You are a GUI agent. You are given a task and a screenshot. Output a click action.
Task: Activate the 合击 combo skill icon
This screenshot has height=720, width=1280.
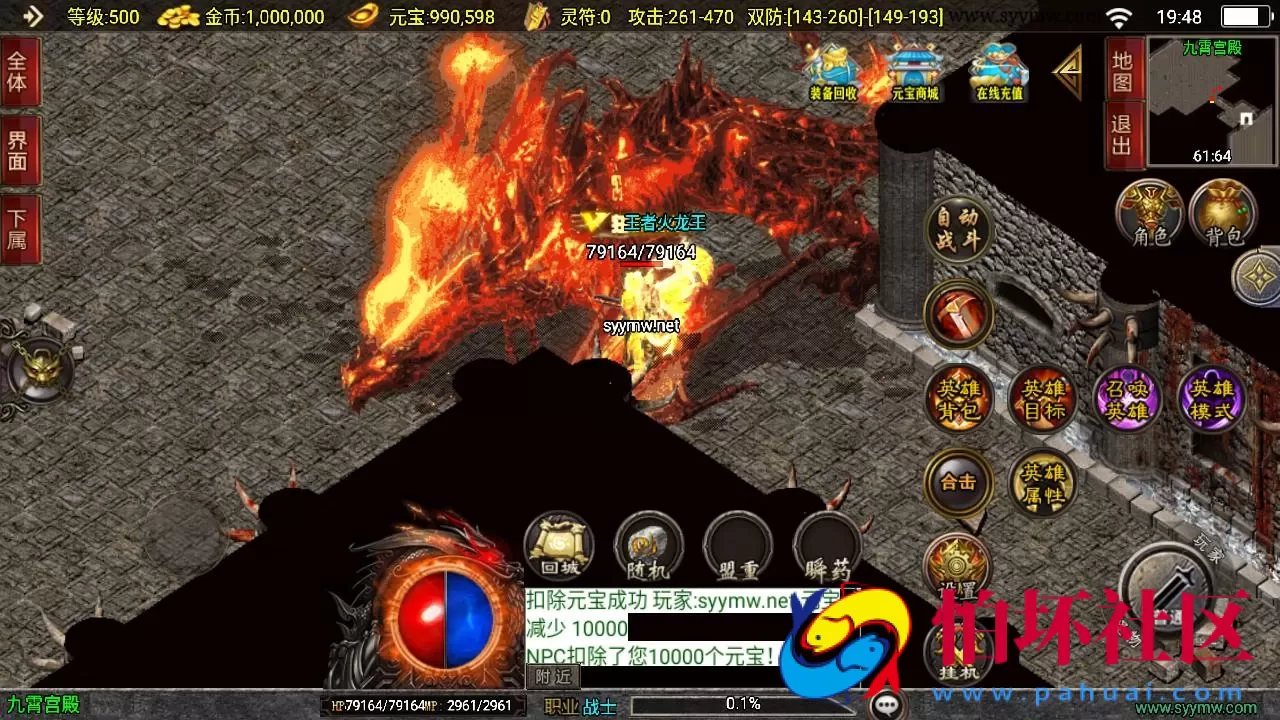(958, 482)
